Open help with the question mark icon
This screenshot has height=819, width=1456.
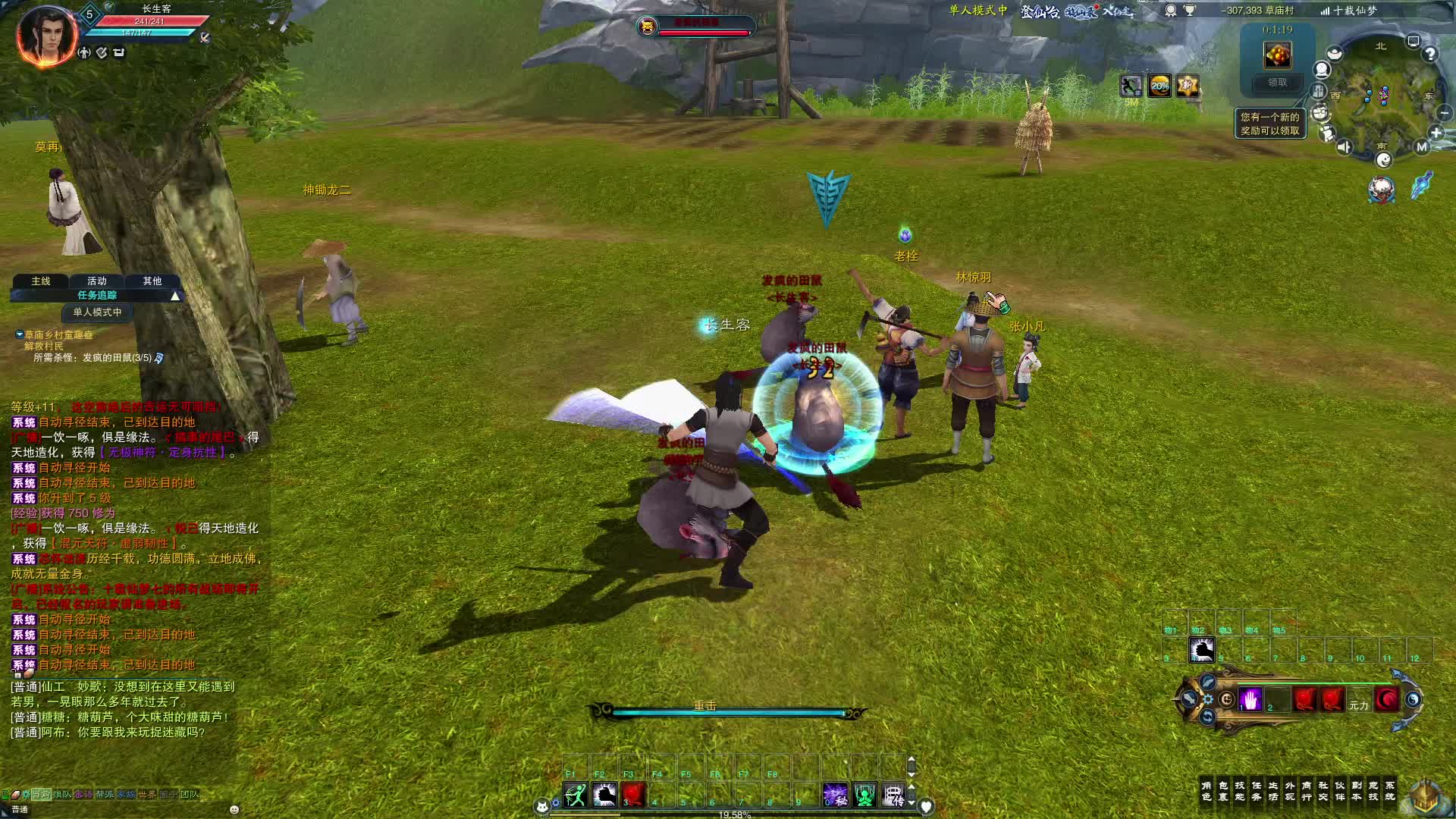[x=1429, y=55]
